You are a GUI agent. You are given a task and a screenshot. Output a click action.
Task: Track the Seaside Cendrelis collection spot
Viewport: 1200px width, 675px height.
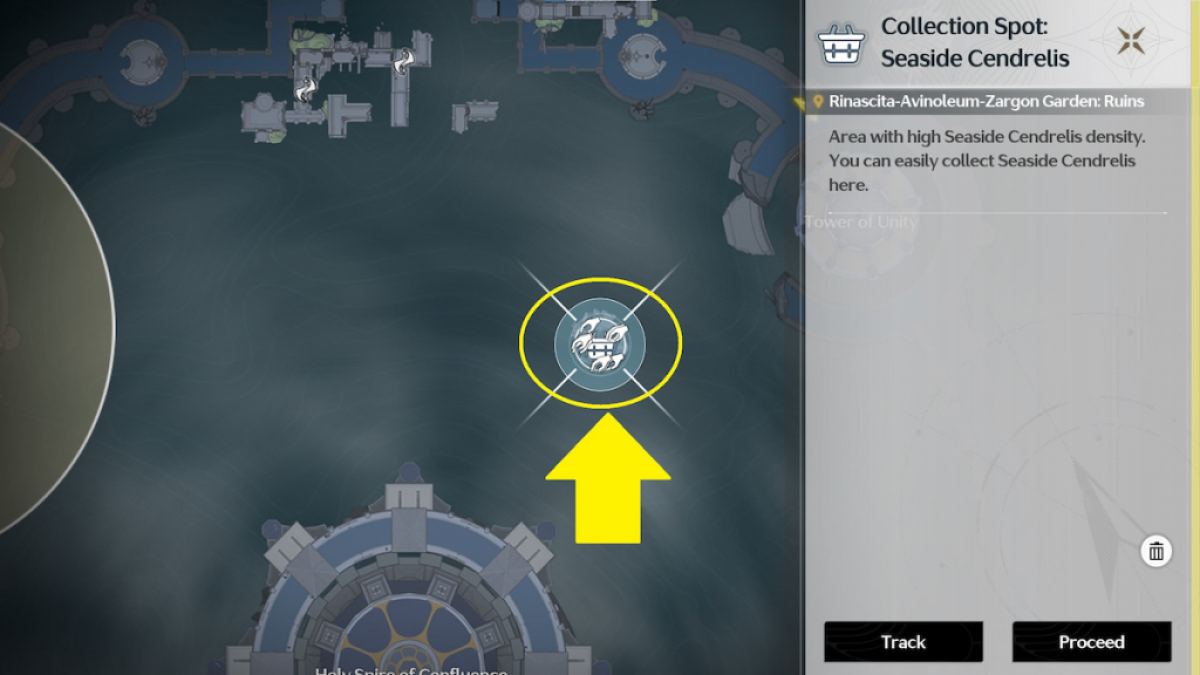pyautogui.click(x=903, y=642)
